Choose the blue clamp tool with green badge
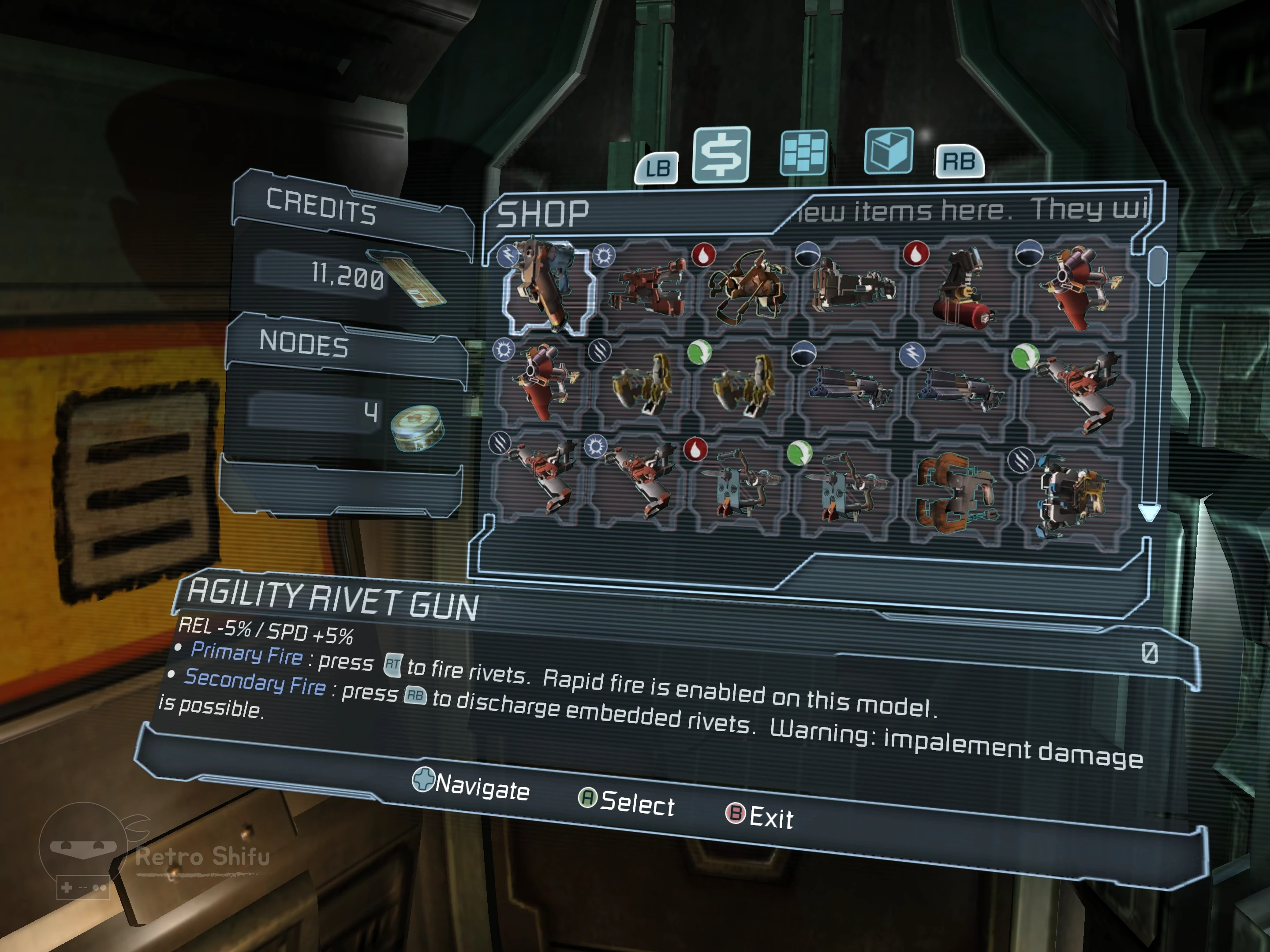 pyautogui.click(x=846, y=488)
